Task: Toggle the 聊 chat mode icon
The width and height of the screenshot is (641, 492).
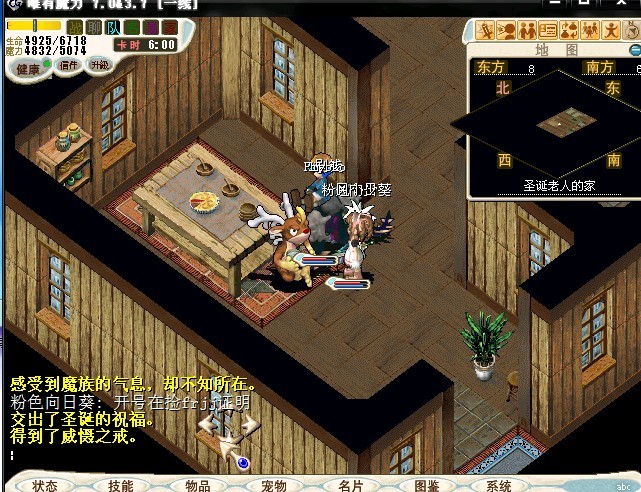Action: pos(94,27)
